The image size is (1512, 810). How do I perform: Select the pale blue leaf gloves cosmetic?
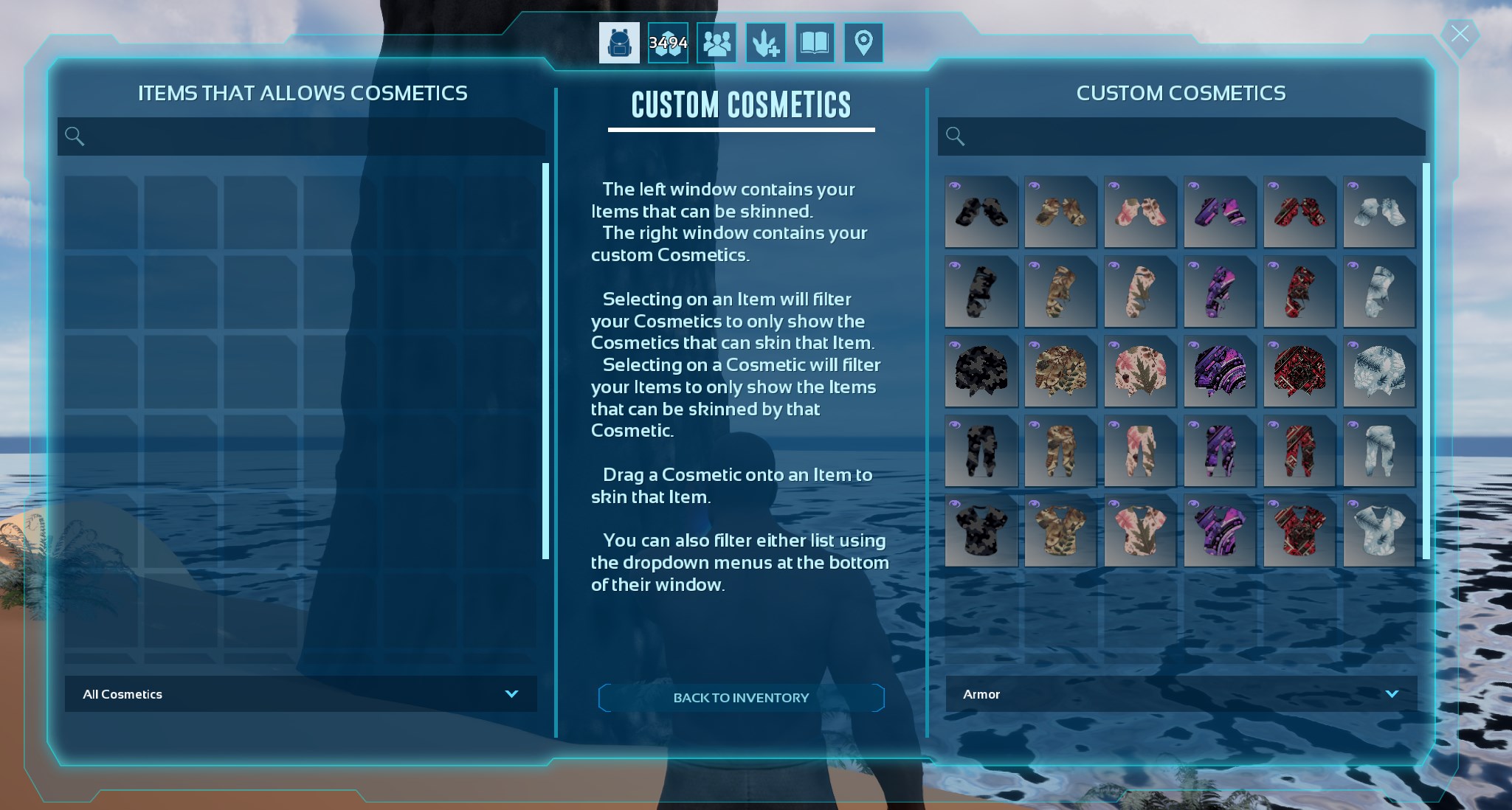coord(1379,212)
